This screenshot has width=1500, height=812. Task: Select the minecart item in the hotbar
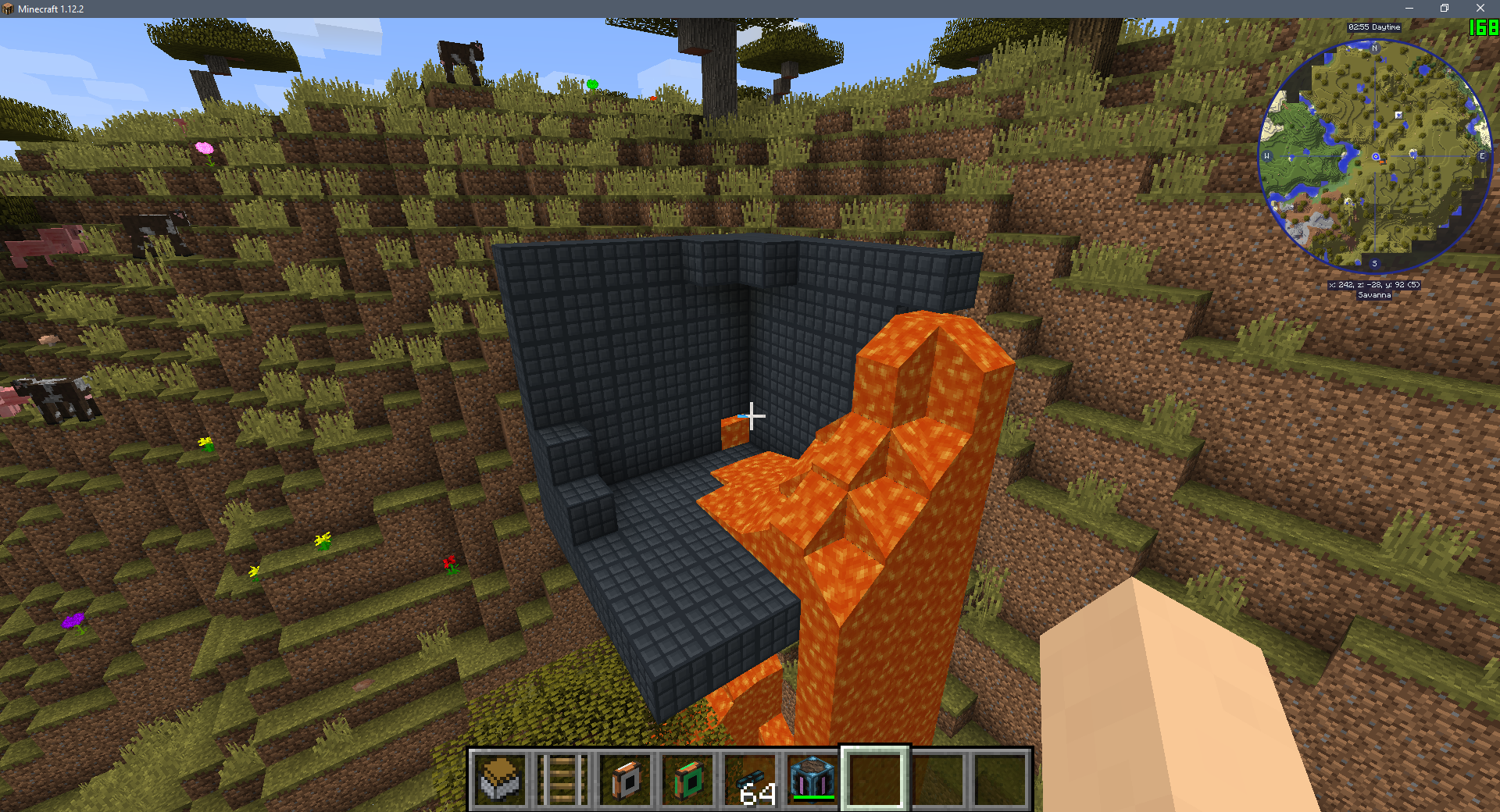500,779
